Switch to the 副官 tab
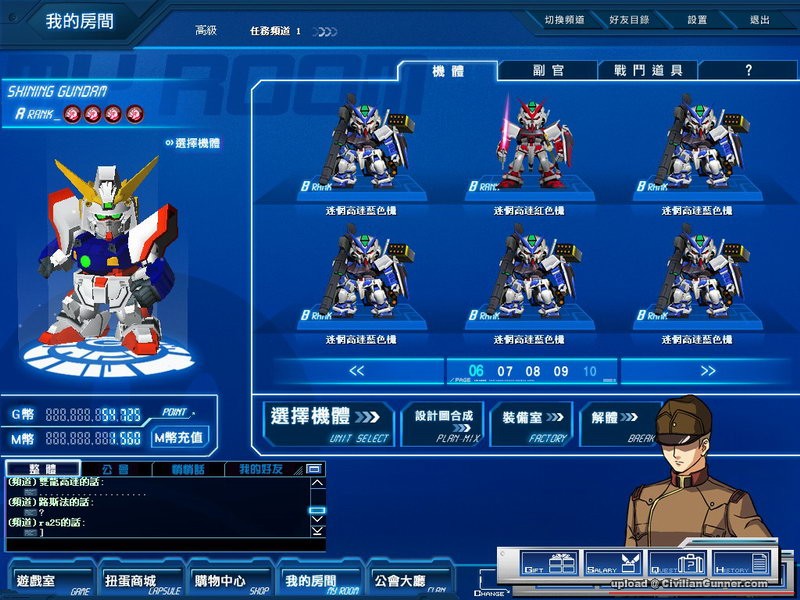800x600 pixels. [548, 71]
